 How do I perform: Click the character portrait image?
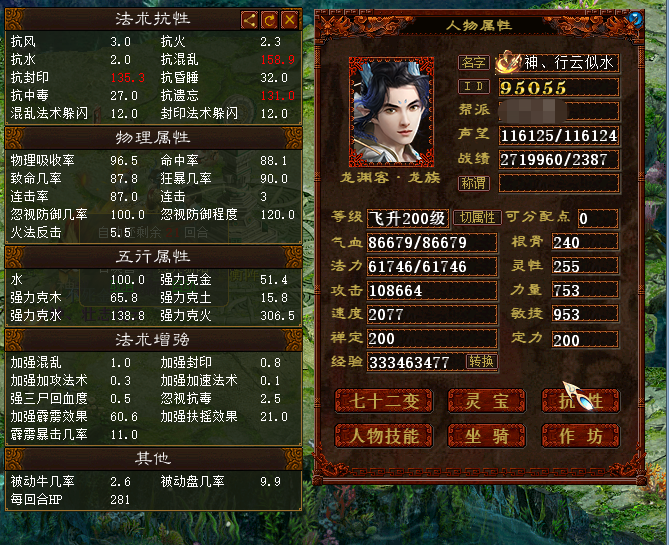click(391, 111)
